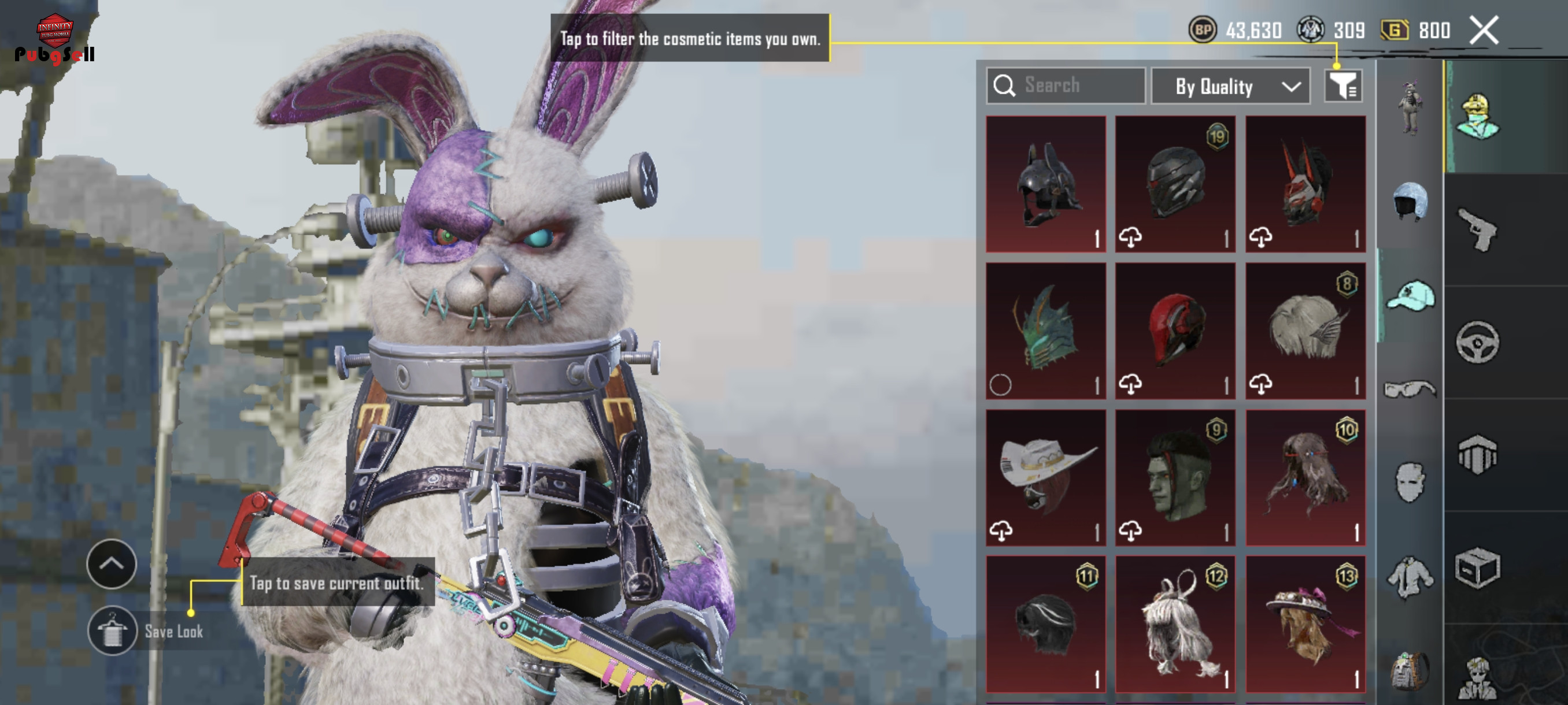The width and height of the screenshot is (1568, 705).
Task: Select the helmet subcategory icon
Action: pyautogui.click(x=1410, y=201)
